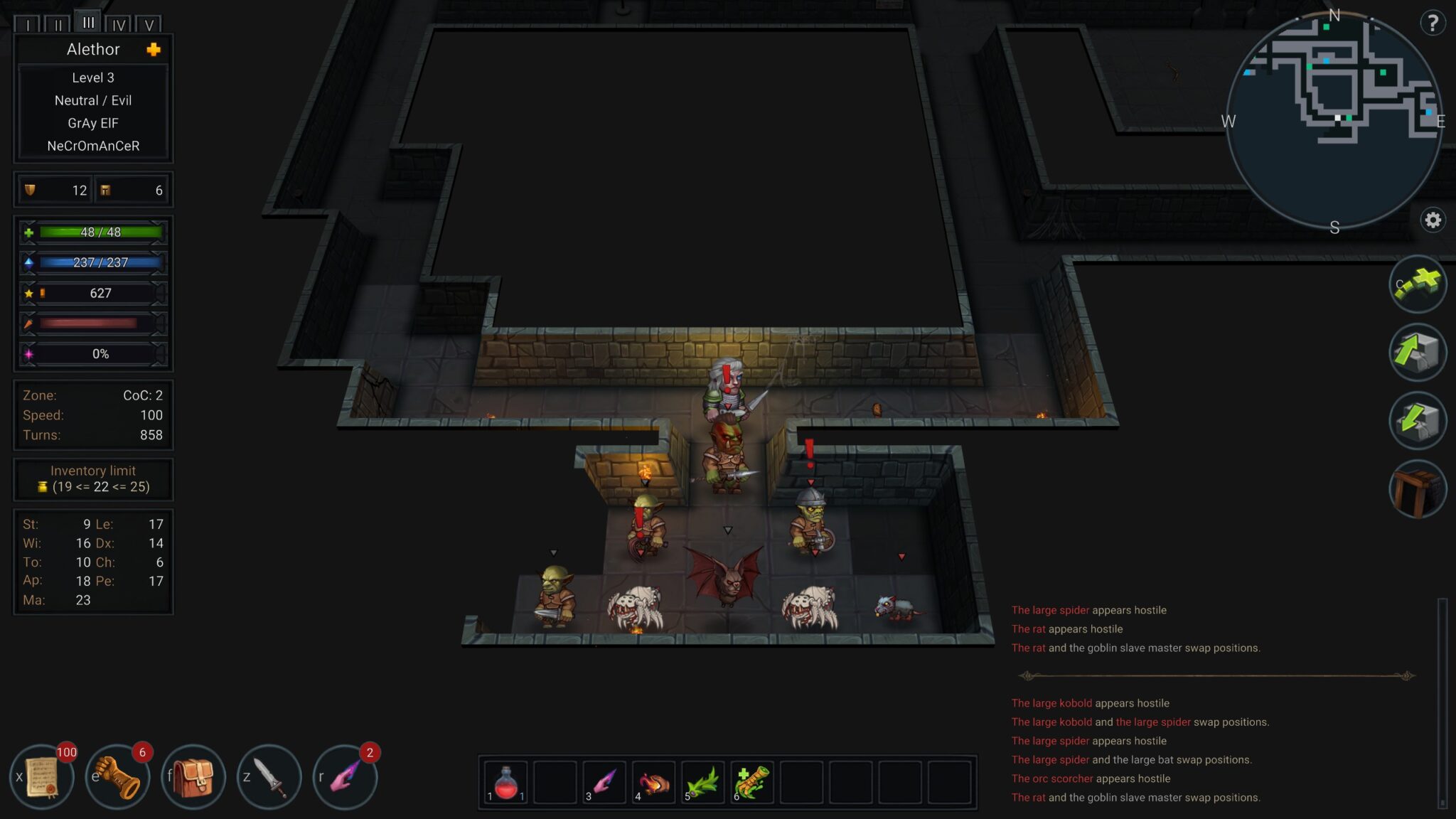The width and height of the screenshot is (1456, 819).
Task: Select the sword attack button
Action: tap(269, 777)
